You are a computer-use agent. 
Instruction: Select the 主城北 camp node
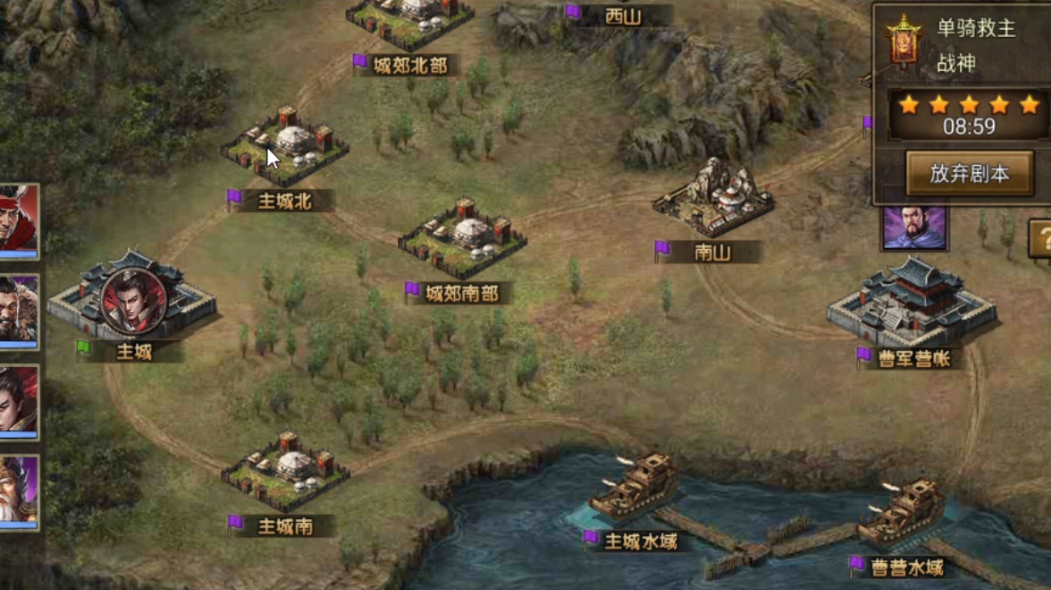point(285,147)
